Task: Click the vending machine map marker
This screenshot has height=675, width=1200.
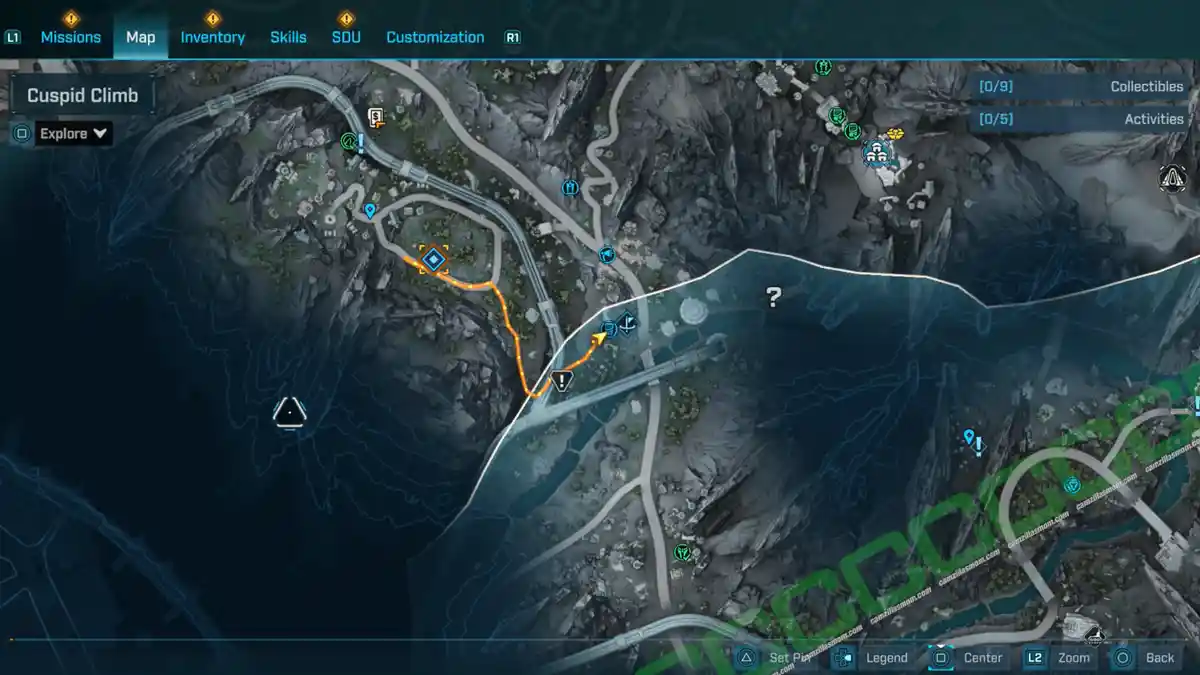Action: pyautogui.click(x=376, y=118)
